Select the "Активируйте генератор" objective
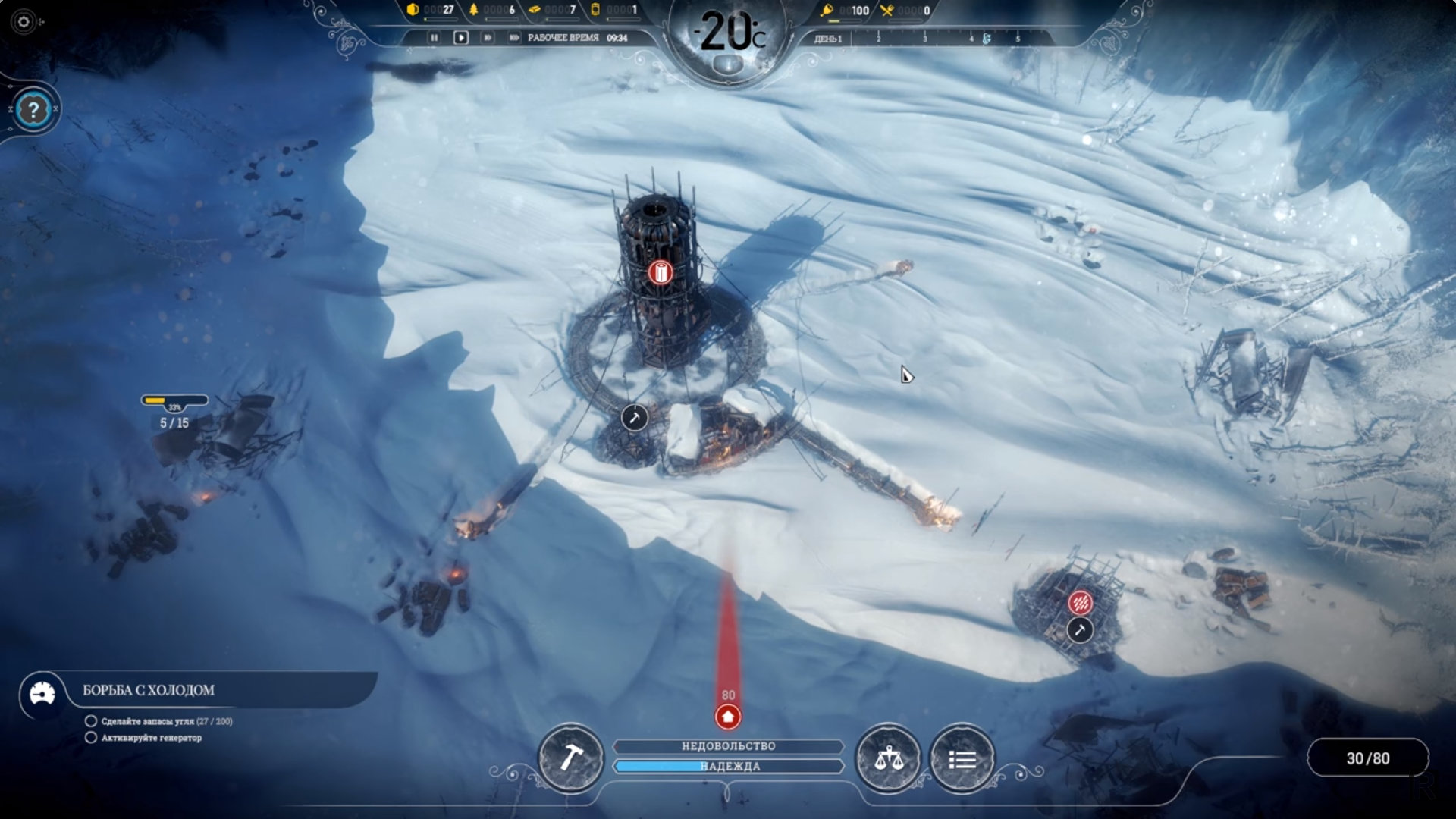 tap(151, 738)
